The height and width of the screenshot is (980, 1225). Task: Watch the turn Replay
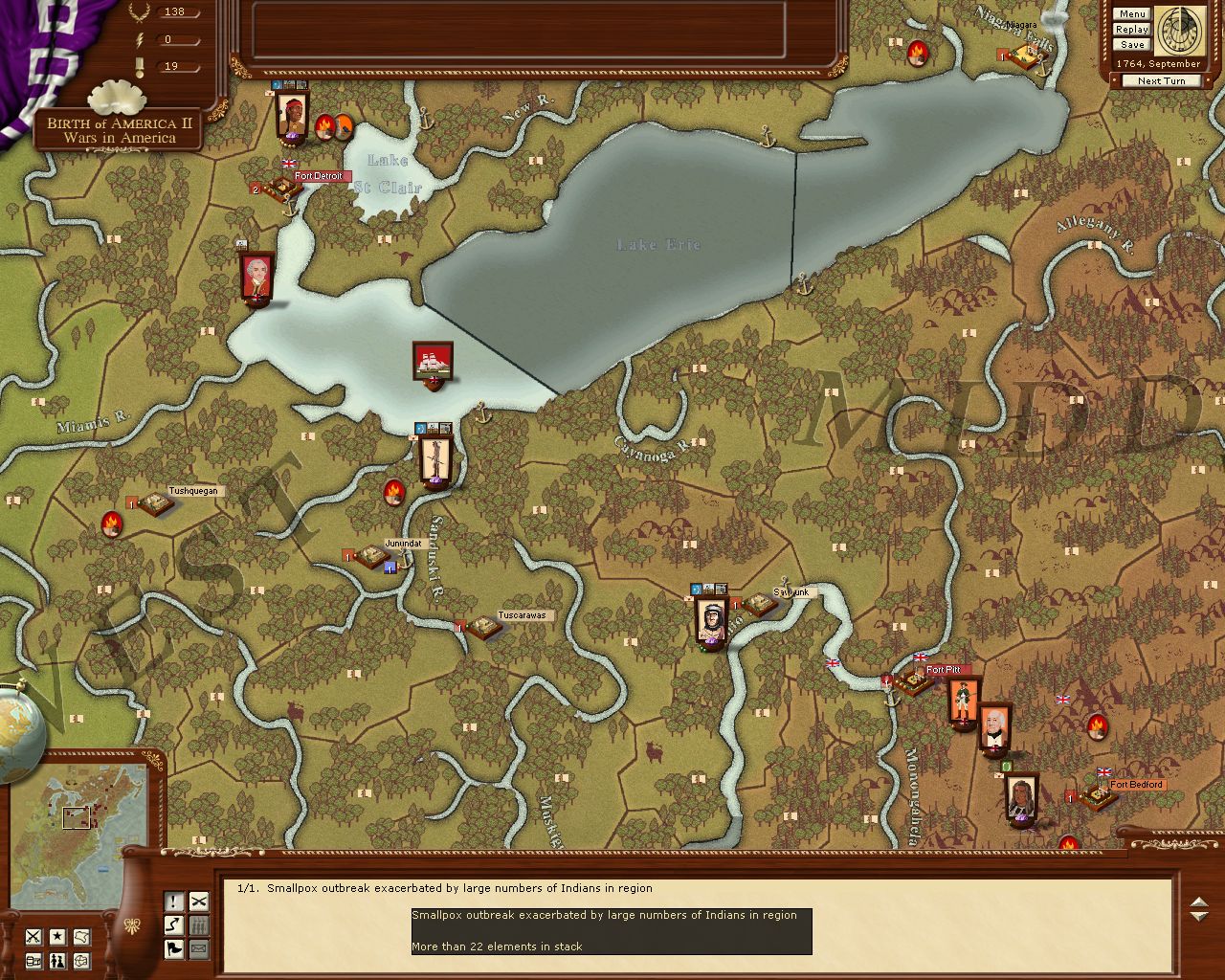coord(1131,30)
